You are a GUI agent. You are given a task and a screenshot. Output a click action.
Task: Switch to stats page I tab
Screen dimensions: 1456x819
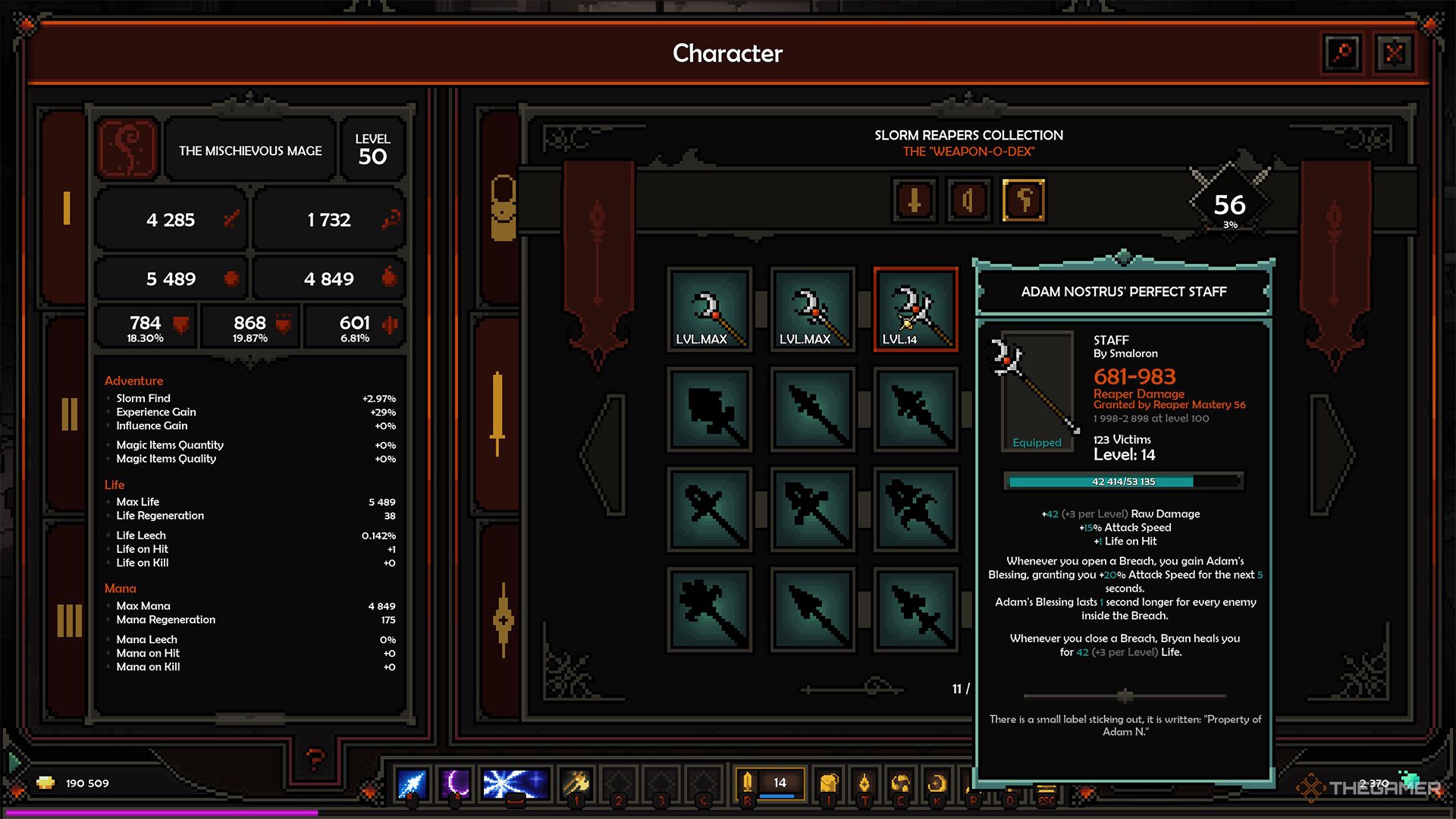(x=67, y=208)
